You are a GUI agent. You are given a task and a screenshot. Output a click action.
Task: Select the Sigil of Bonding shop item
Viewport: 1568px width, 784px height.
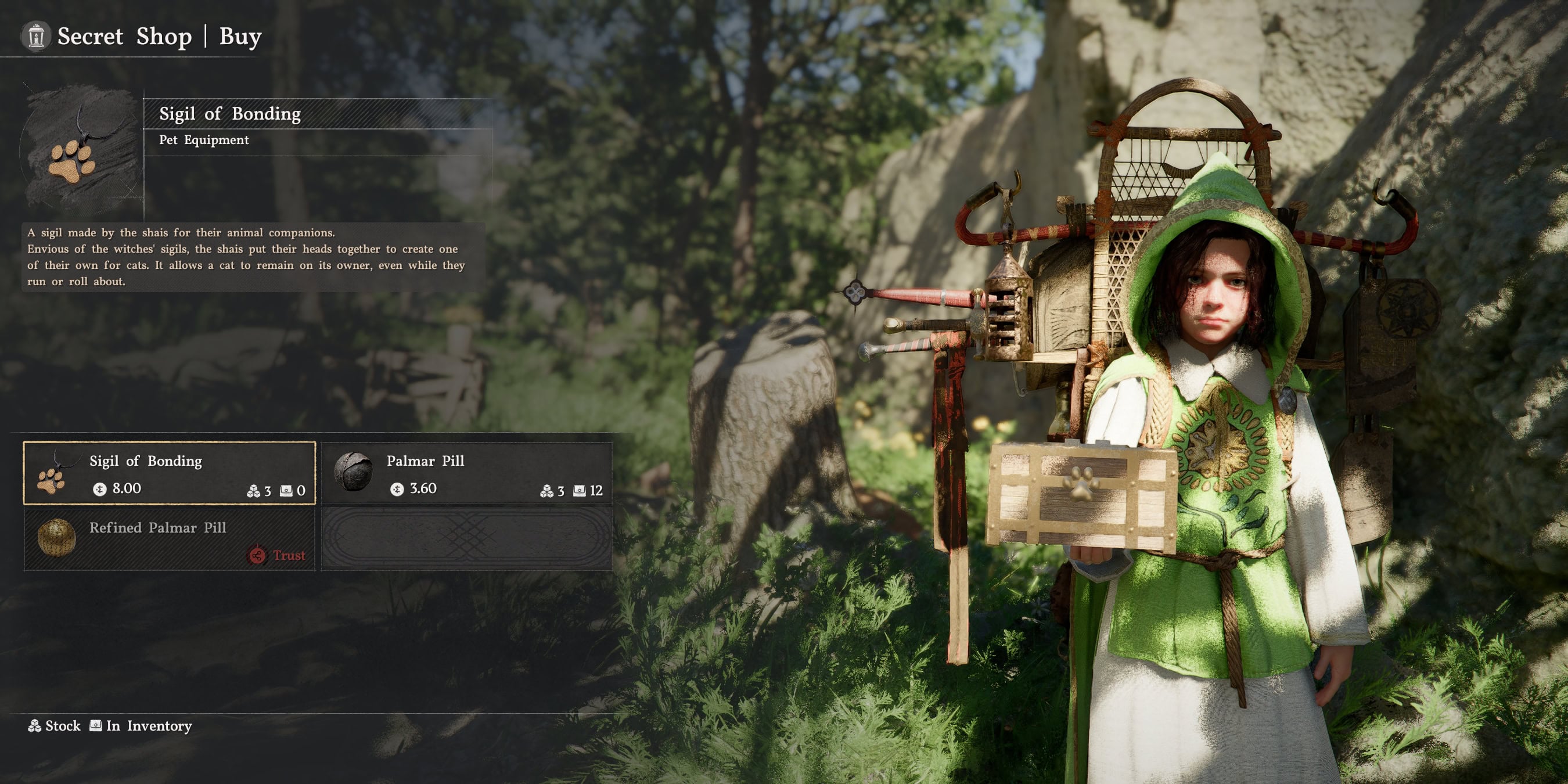point(169,473)
